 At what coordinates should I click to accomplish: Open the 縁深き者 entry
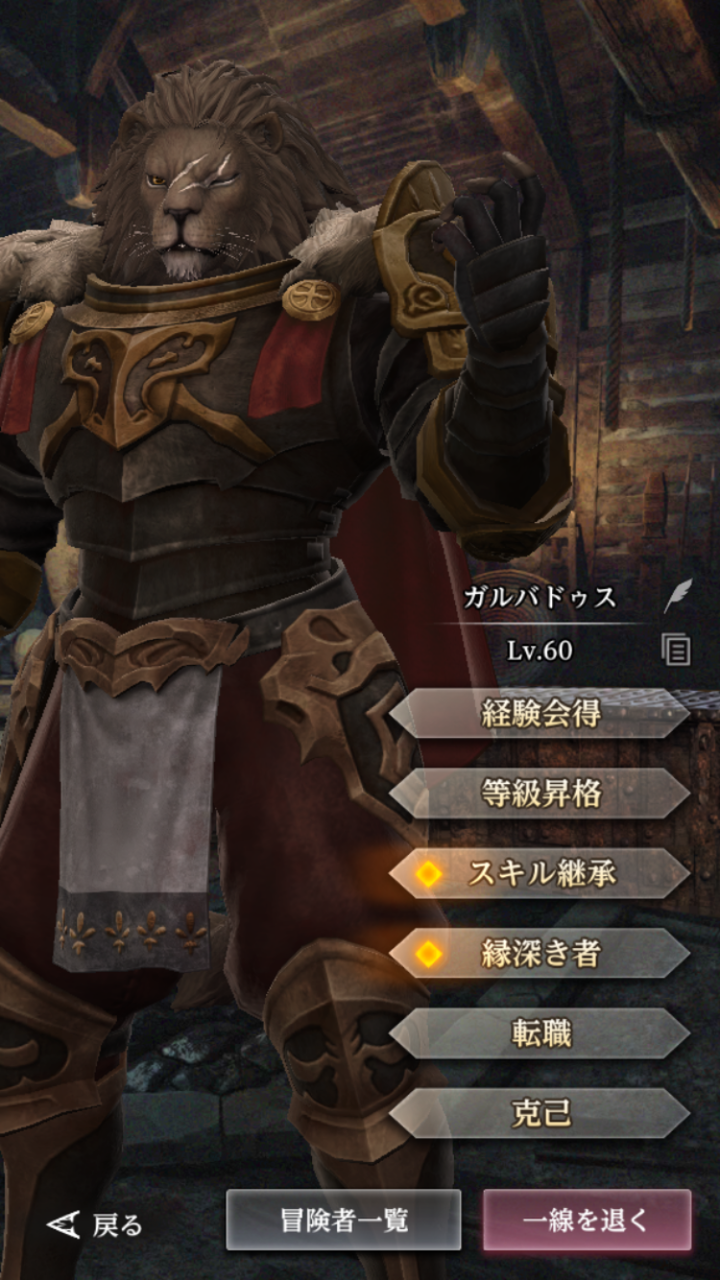tap(540, 954)
